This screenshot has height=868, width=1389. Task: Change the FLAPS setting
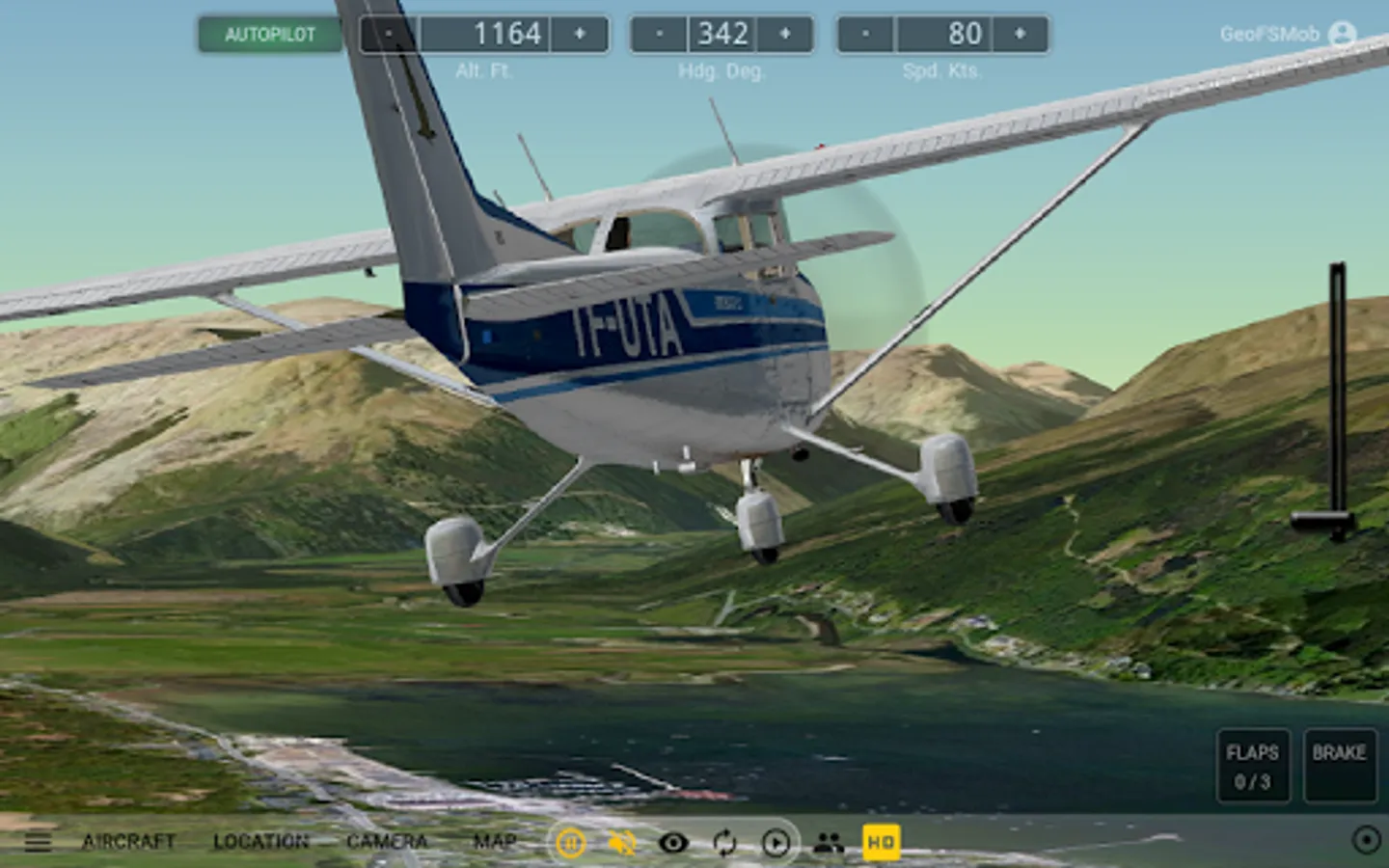tap(1252, 766)
